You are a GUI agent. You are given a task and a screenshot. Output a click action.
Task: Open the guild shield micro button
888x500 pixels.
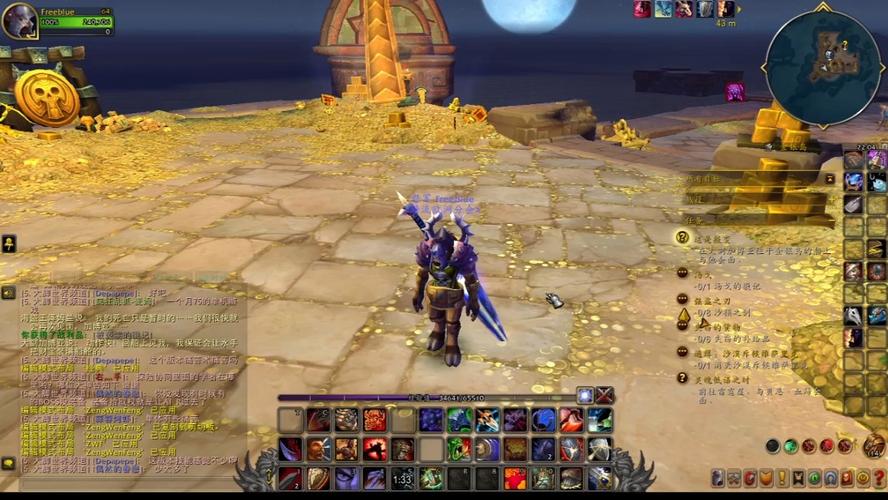click(x=765, y=478)
